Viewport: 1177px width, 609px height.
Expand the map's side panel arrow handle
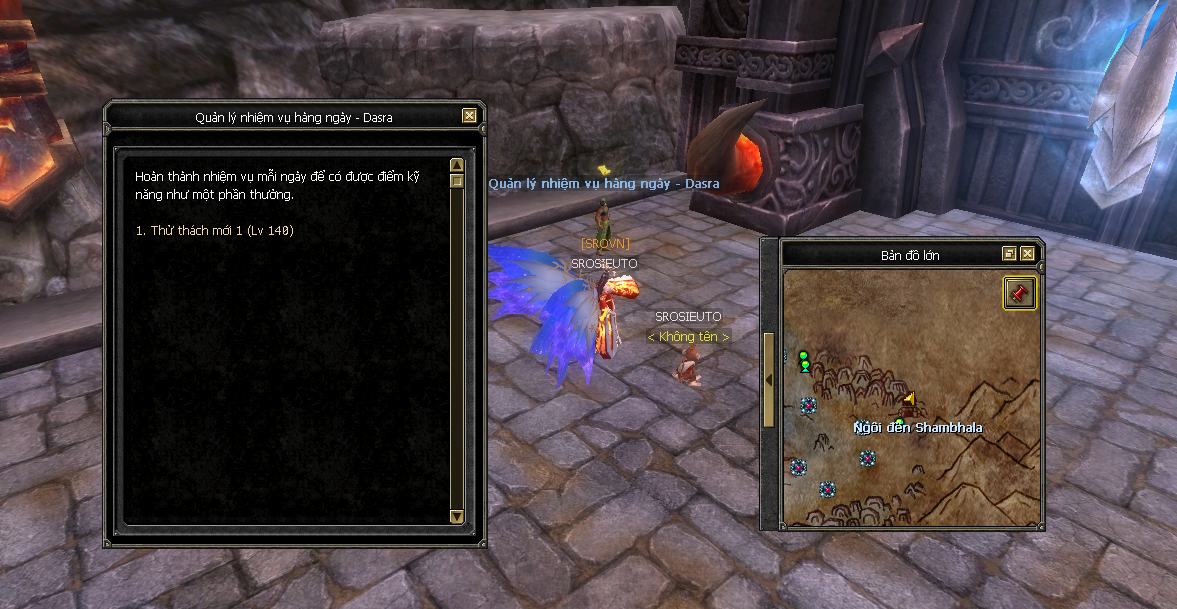click(x=769, y=380)
